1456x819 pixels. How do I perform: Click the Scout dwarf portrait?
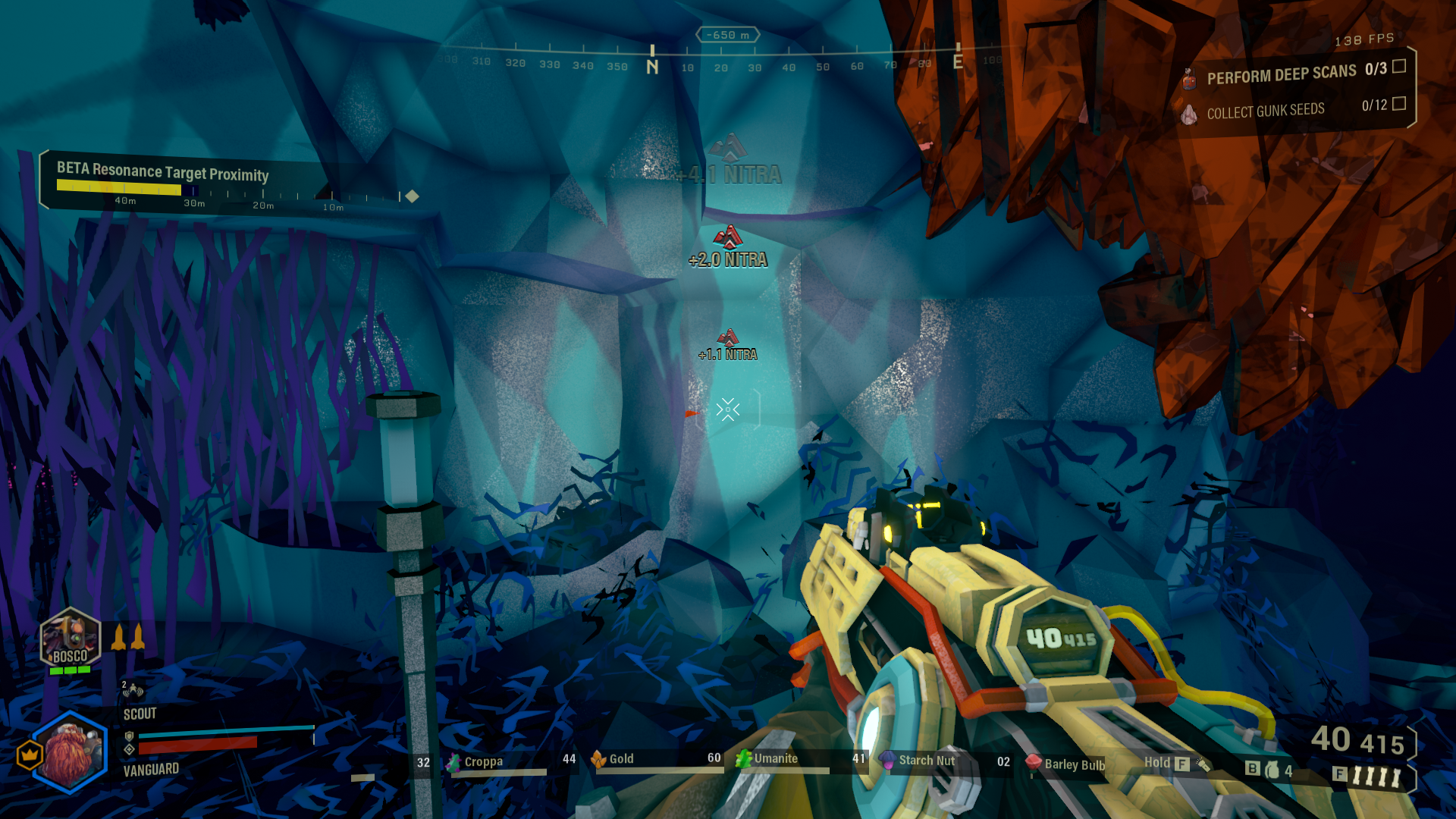coord(71,752)
